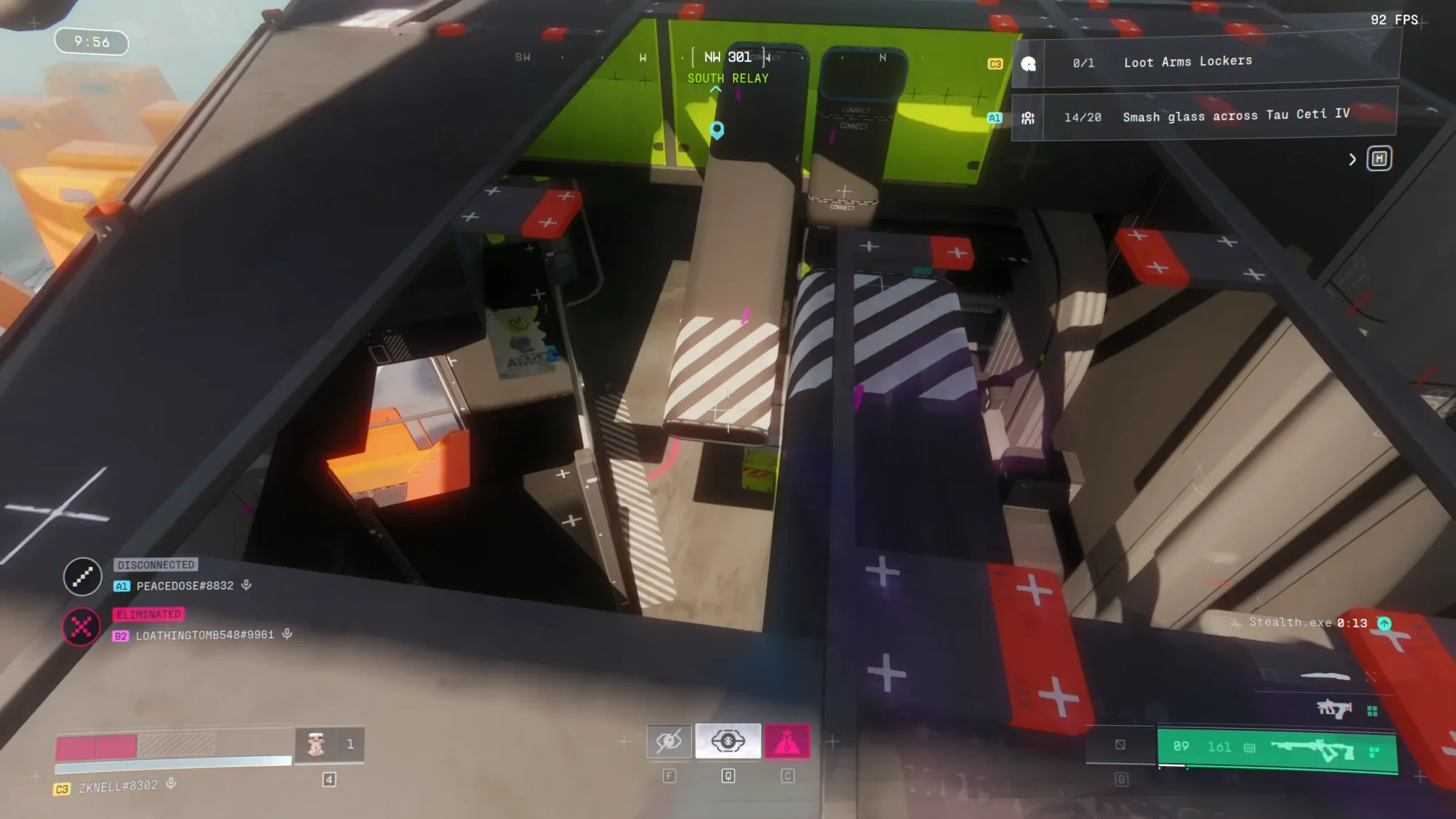
Task: Select the Loot Arms Lockers objective
Action: click(x=1187, y=62)
